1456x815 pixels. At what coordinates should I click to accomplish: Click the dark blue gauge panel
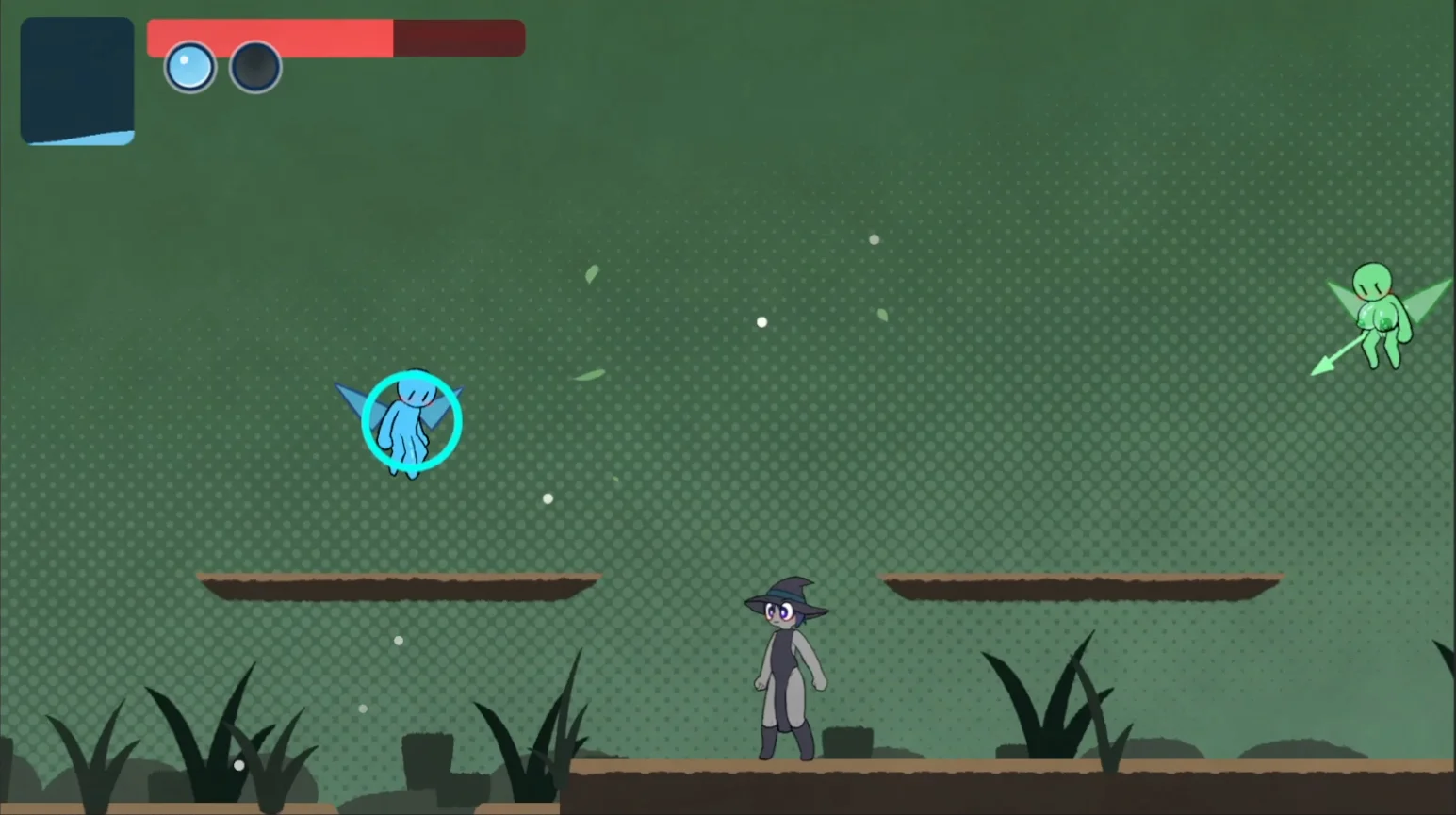tap(77, 81)
